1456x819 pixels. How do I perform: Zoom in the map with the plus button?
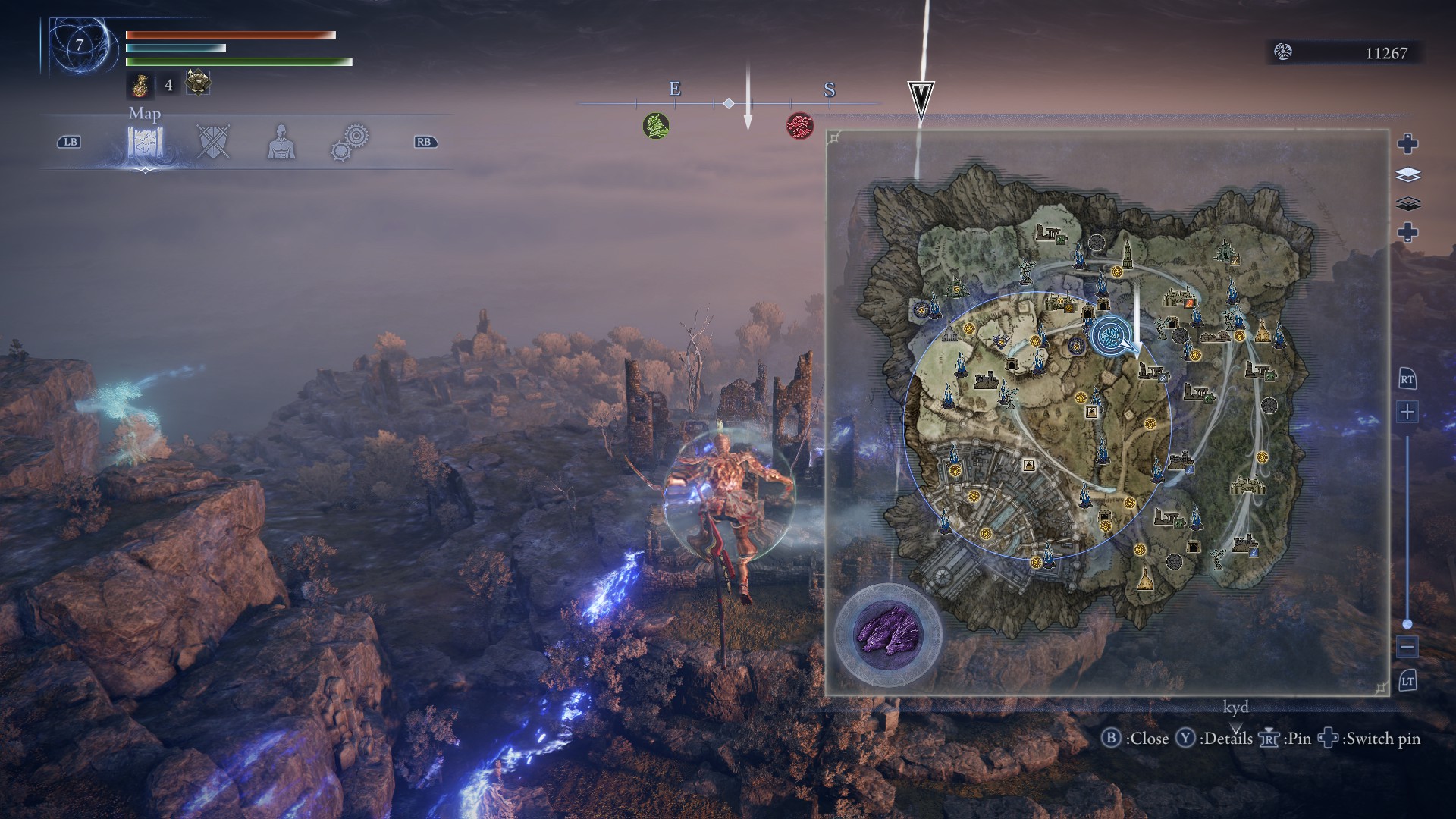click(1407, 413)
